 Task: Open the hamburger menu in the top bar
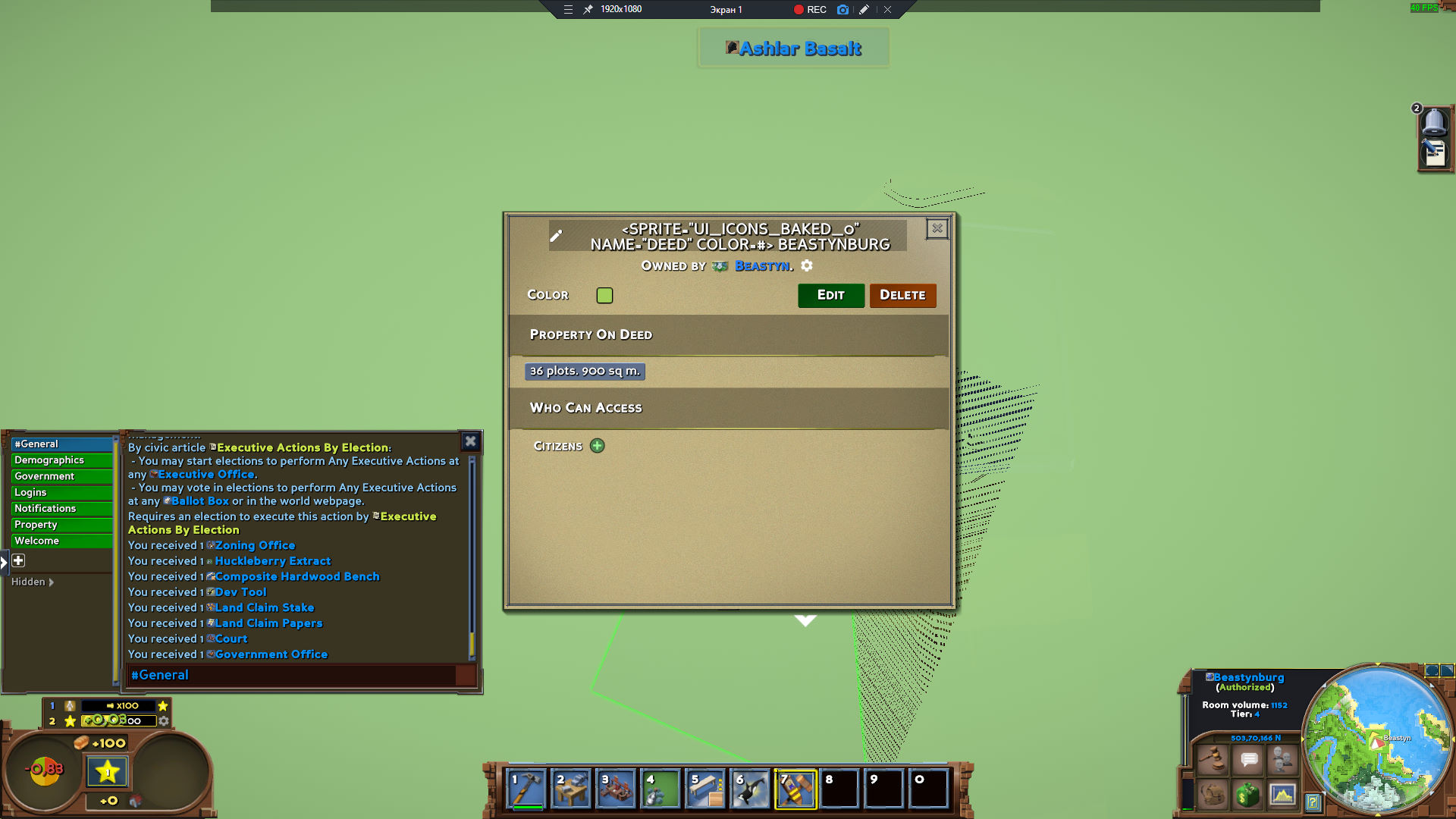point(568,10)
